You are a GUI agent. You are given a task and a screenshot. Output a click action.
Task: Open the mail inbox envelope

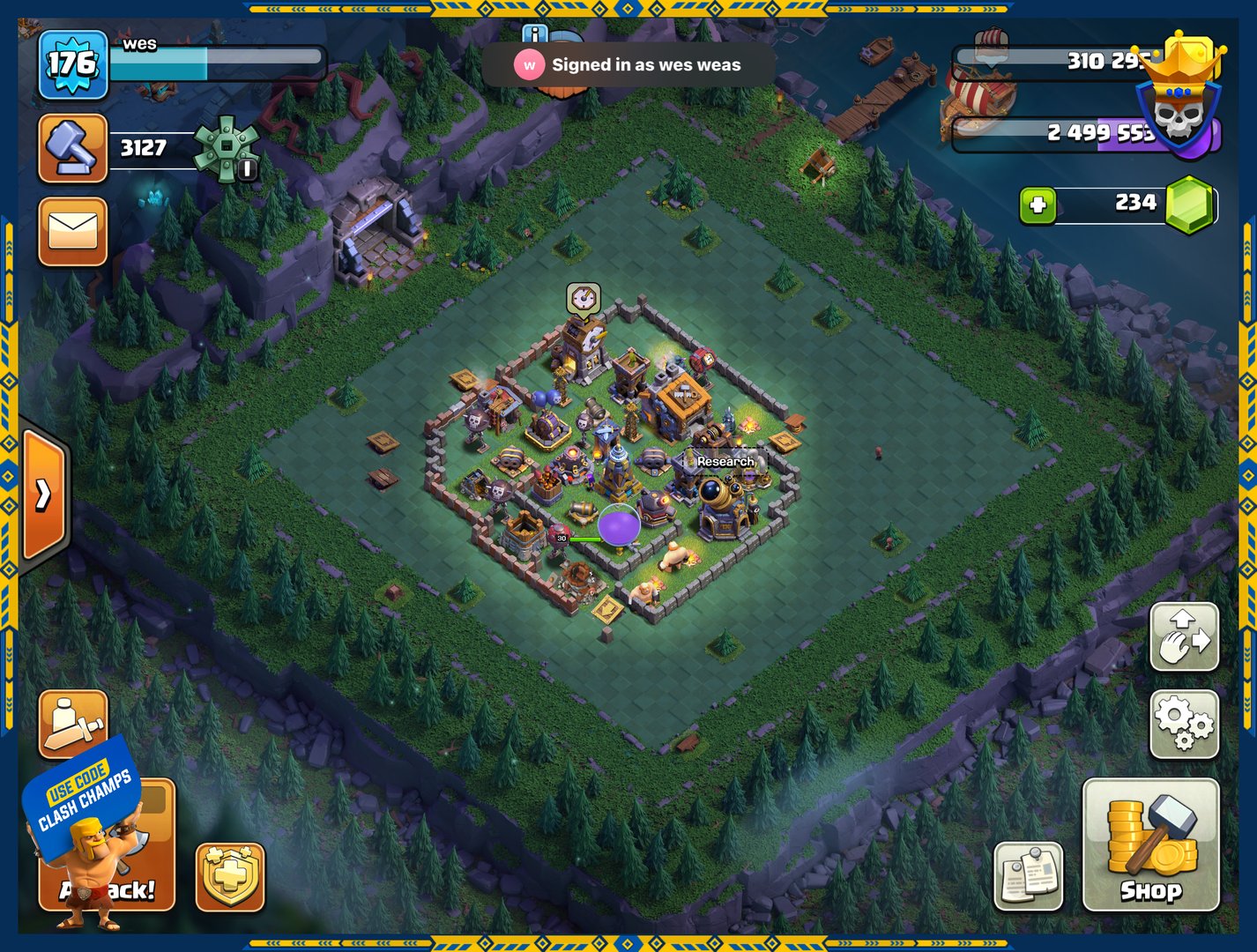[x=72, y=232]
